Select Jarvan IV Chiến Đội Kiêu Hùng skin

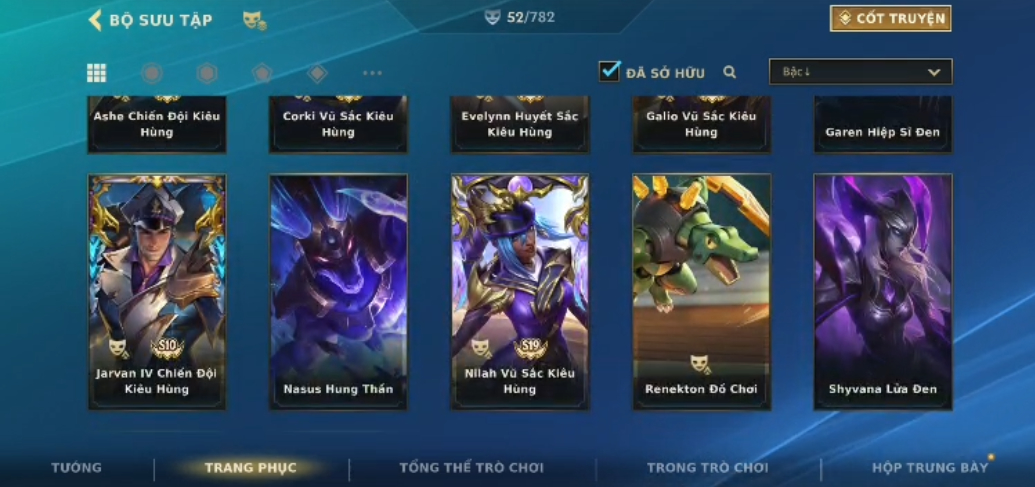click(x=157, y=291)
